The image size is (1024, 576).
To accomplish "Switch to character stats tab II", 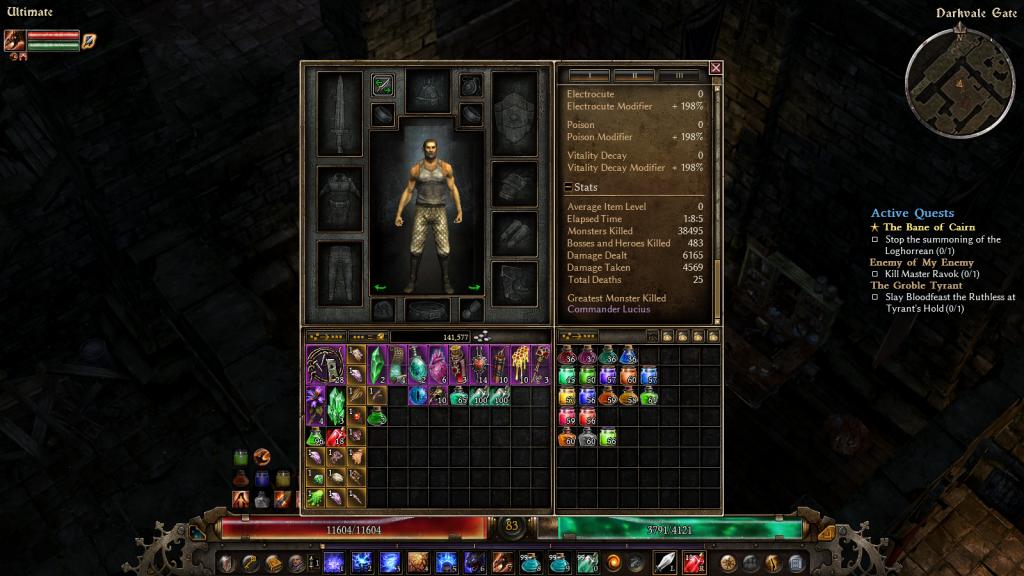I will coord(634,75).
